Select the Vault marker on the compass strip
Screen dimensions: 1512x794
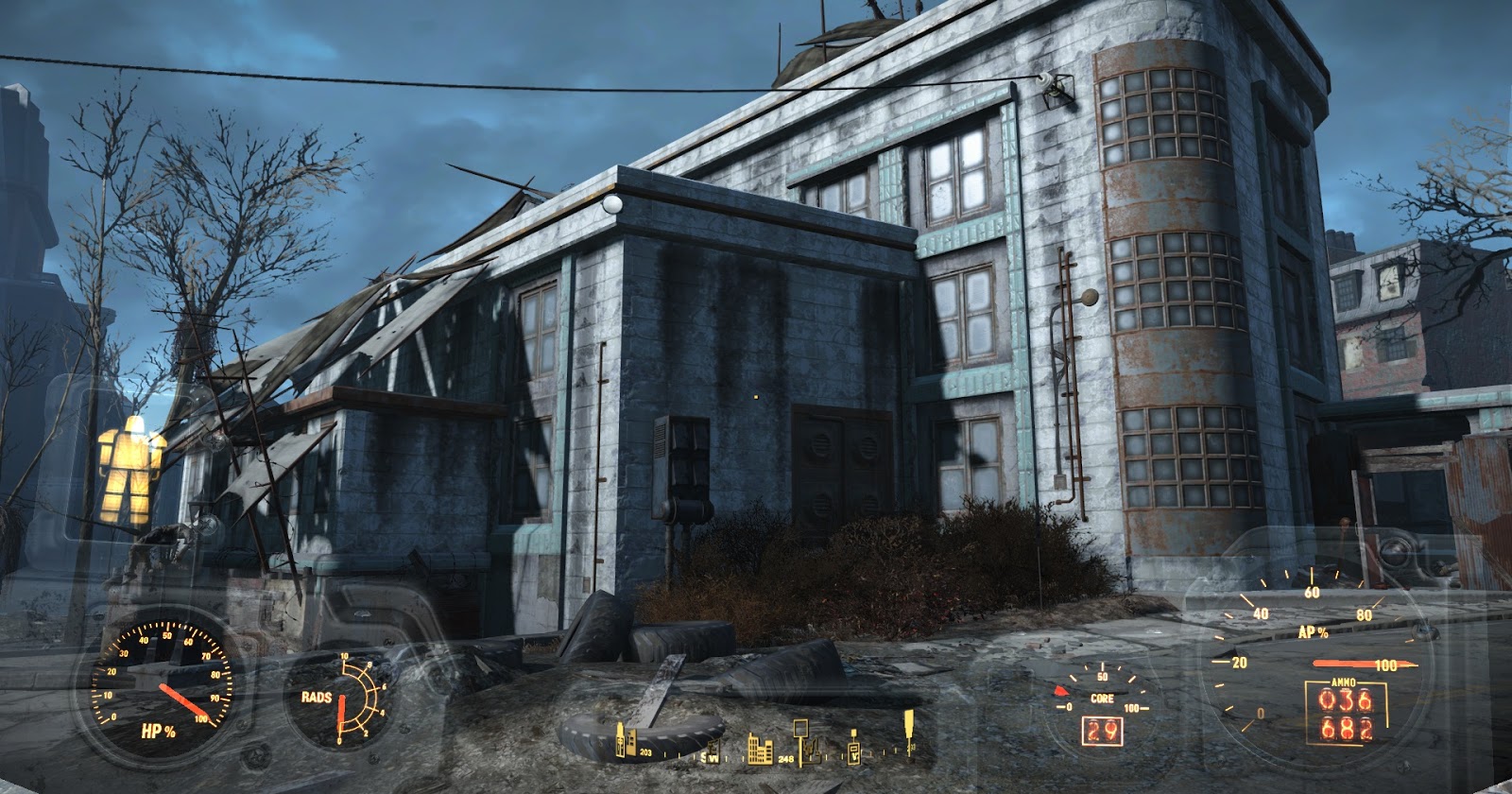(854, 751)
